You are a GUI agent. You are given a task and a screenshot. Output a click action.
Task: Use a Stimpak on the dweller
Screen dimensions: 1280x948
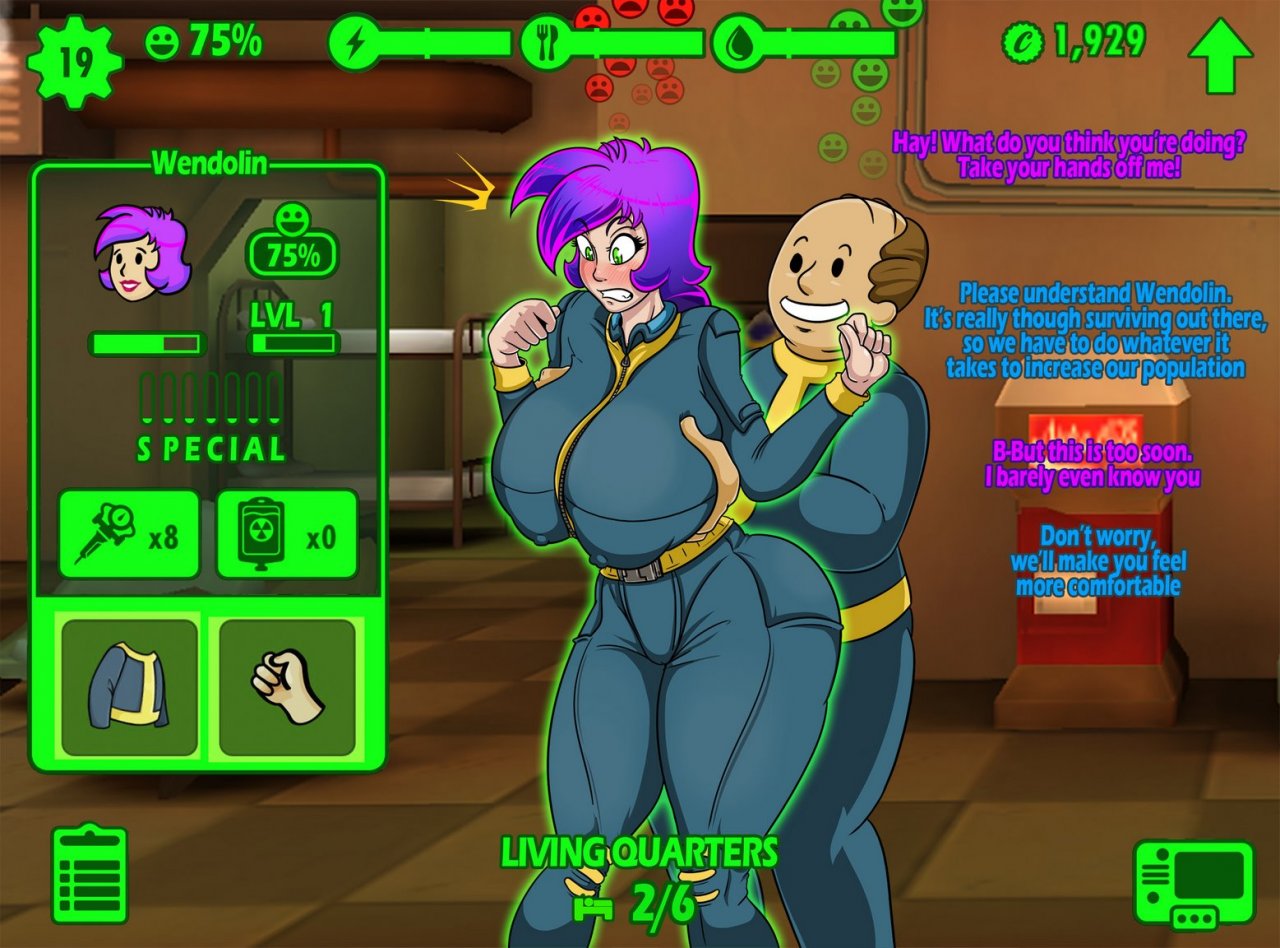[129, 534]
